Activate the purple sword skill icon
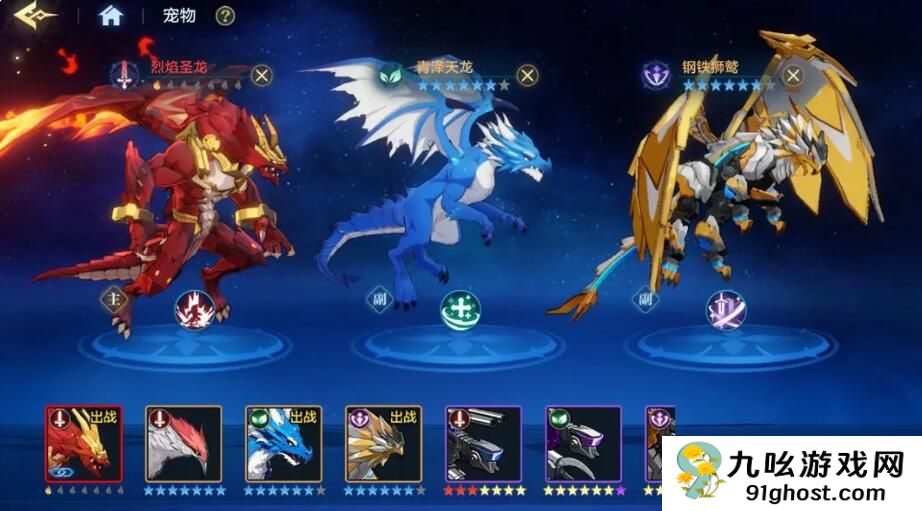 [724, 309]
